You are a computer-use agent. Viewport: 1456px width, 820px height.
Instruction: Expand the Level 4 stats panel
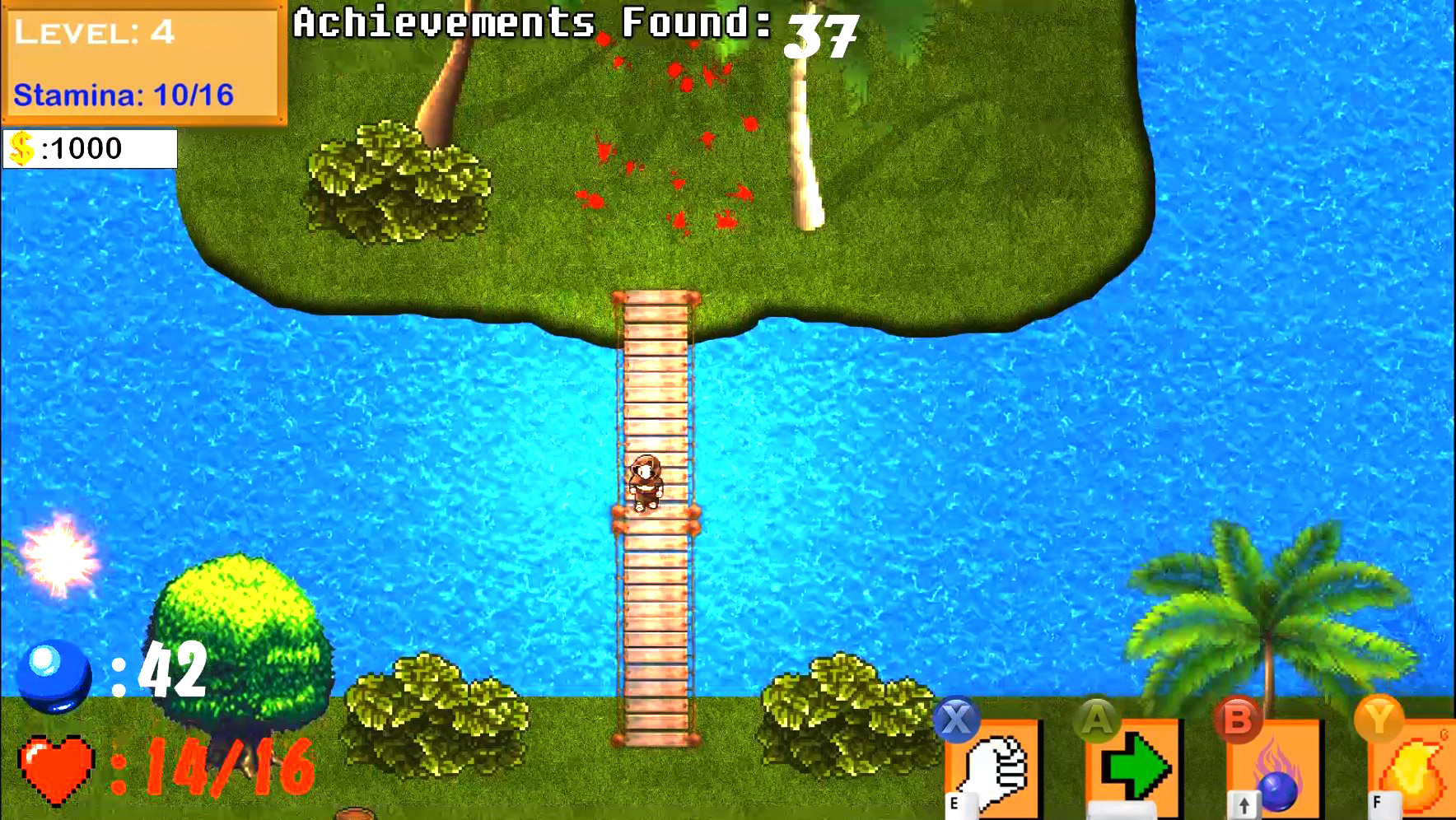[140, 62]
